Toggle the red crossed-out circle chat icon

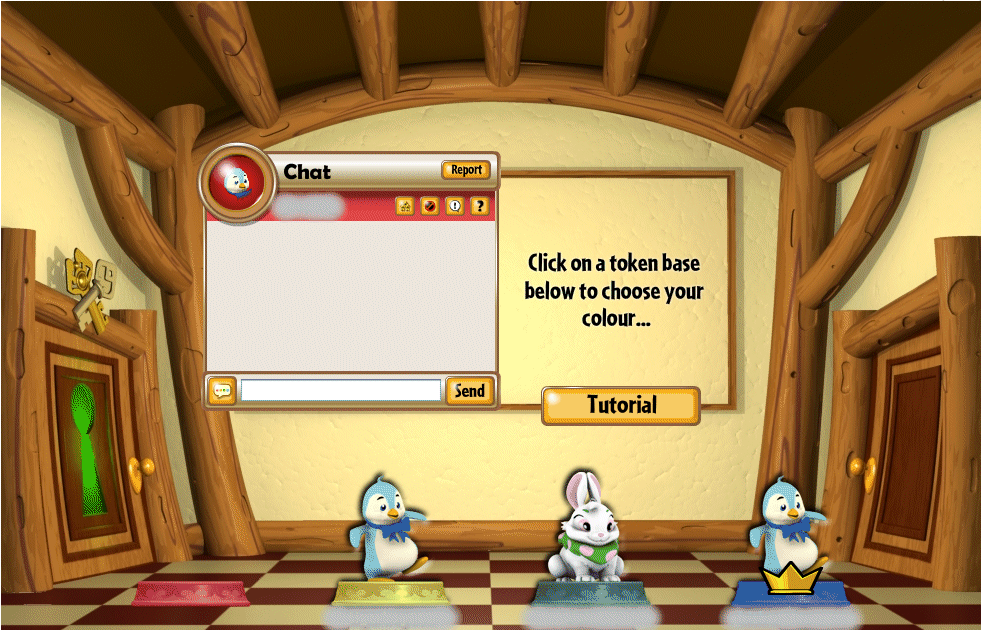430,206
